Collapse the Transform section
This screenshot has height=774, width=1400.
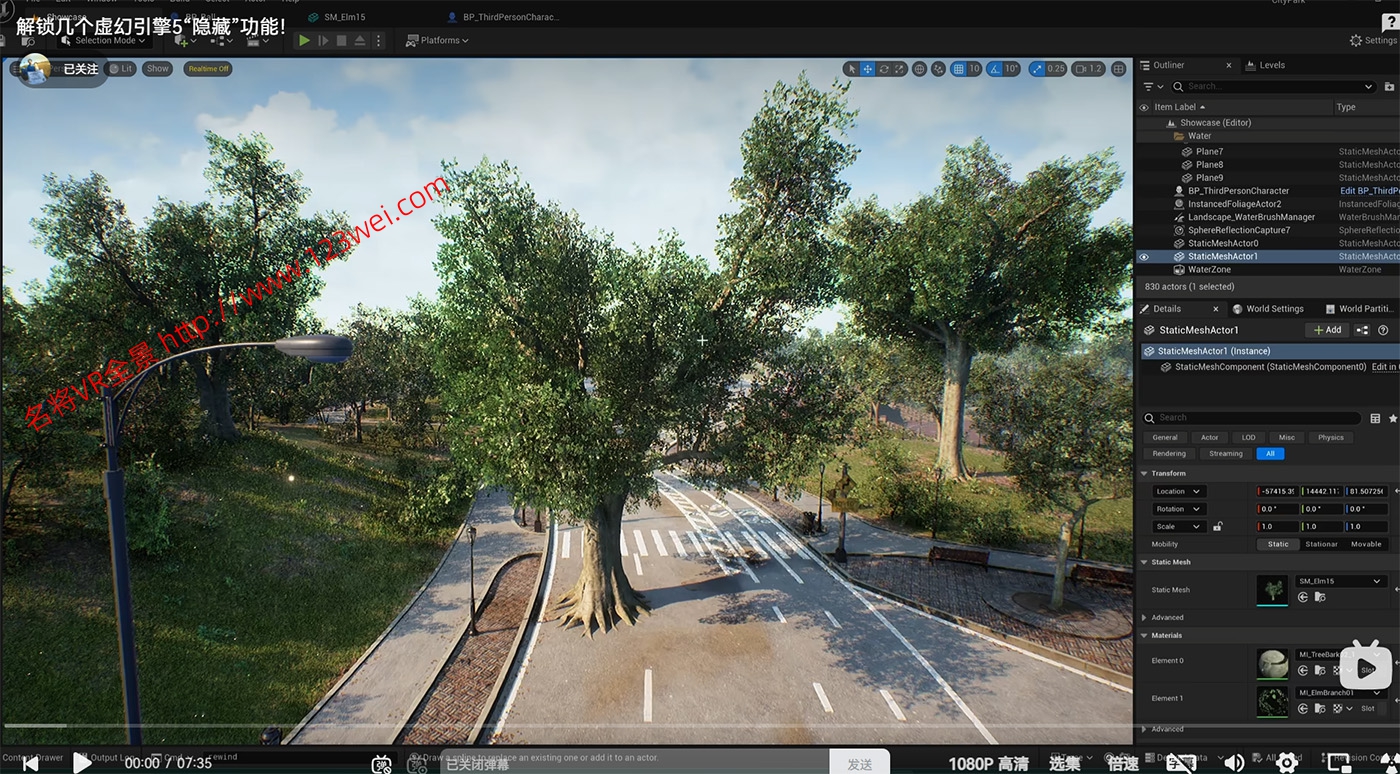click(x=1145, y=473)
